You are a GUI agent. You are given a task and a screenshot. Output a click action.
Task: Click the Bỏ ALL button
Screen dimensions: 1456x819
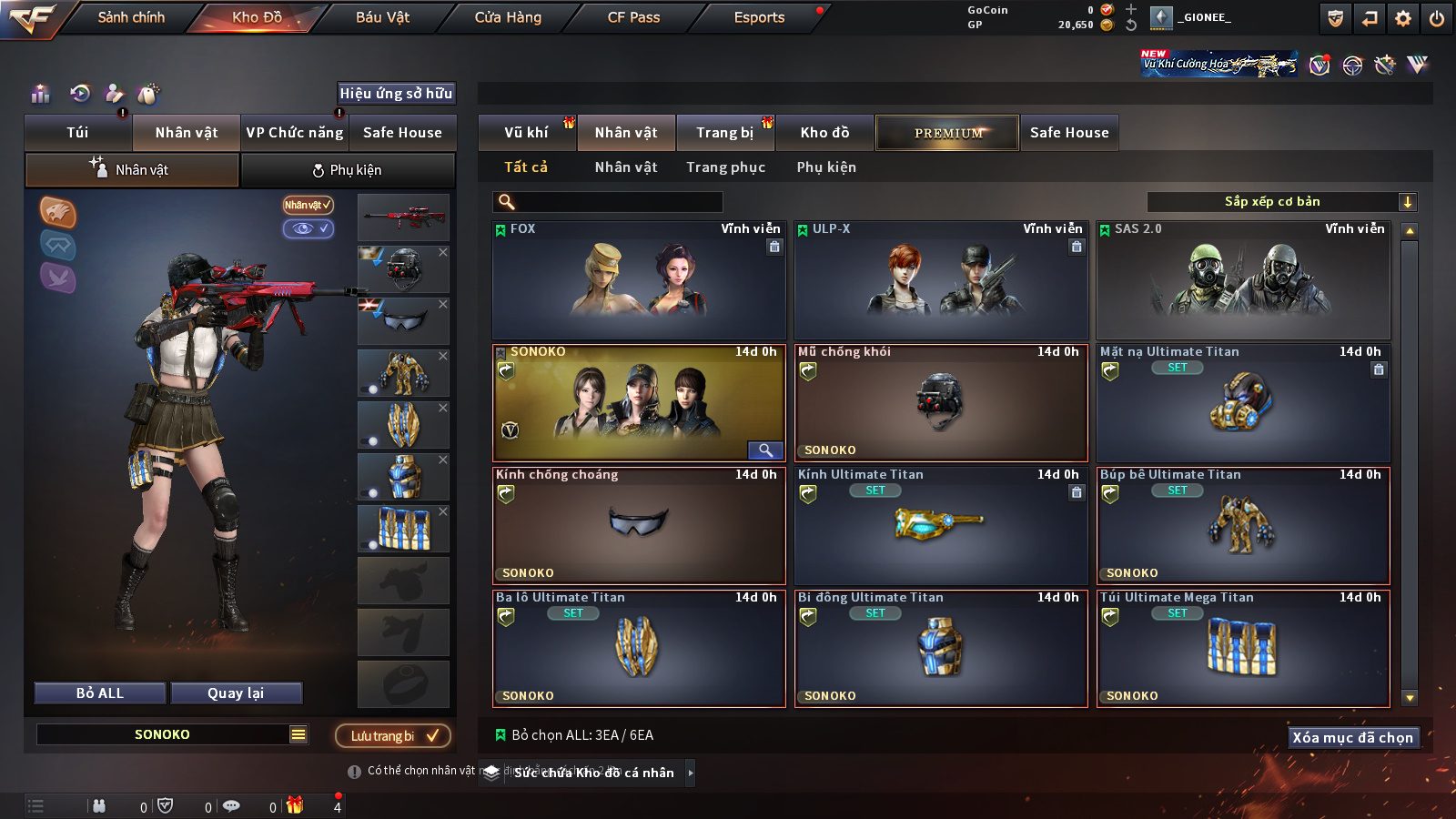[100, 693]
